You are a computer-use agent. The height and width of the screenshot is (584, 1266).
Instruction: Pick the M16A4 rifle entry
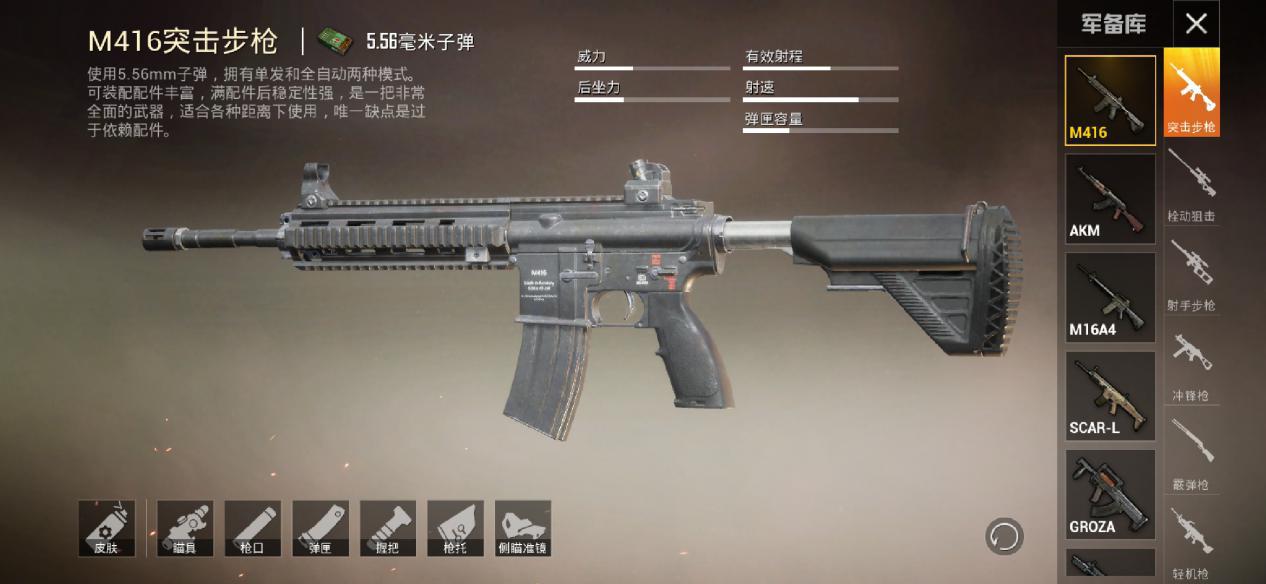[1110, 297]
